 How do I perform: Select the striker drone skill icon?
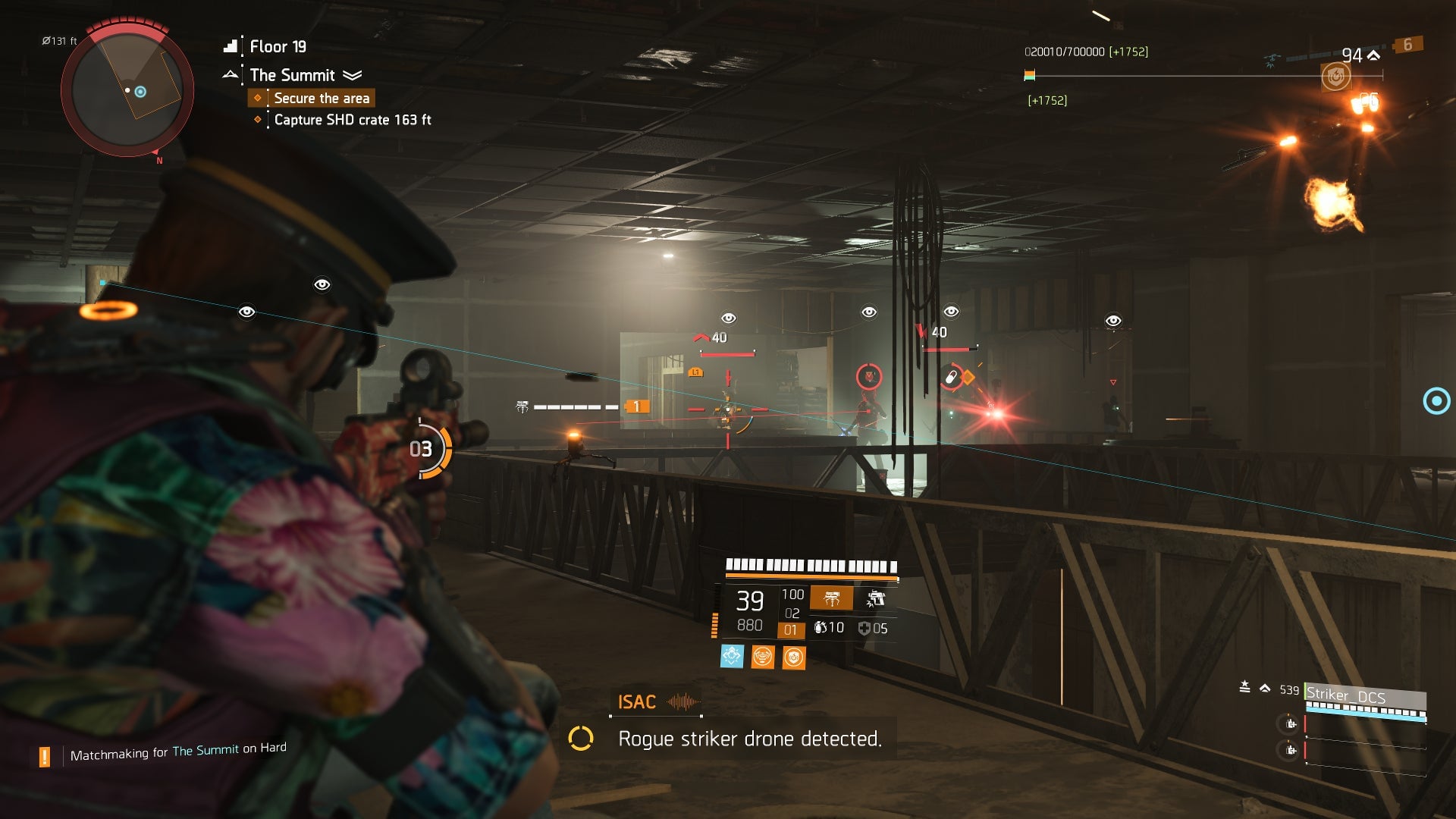pos(877,598)
